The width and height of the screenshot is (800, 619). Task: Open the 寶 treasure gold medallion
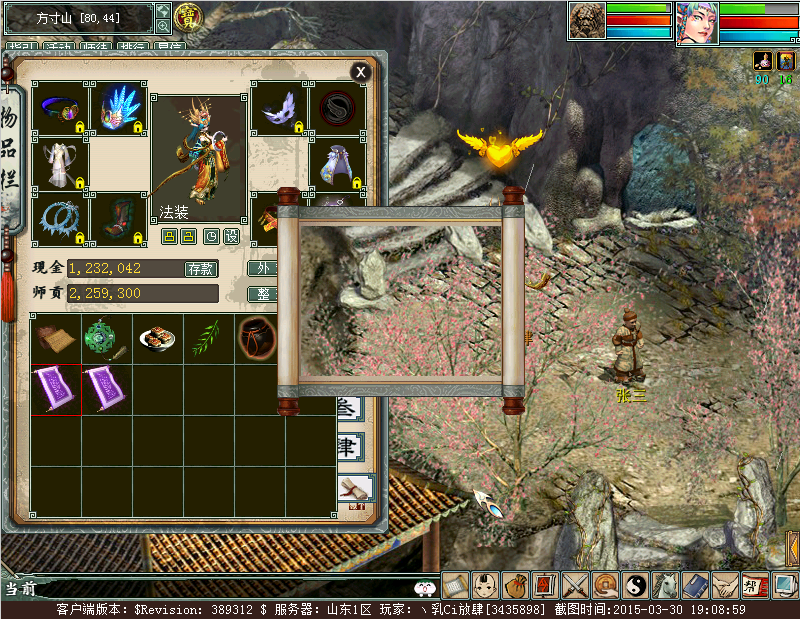pyautogui.click(x=187, y=17)
